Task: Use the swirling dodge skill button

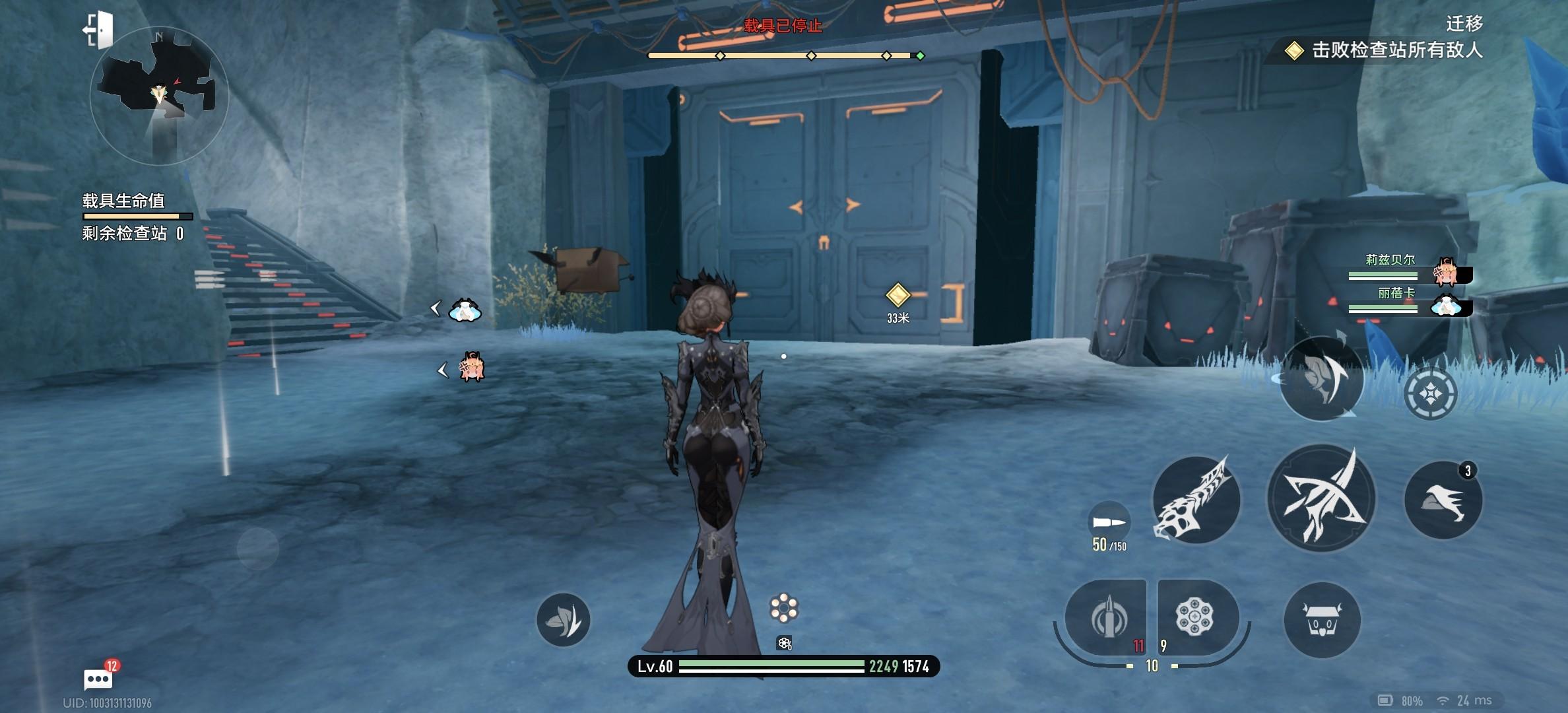Action: point(1321,379)
